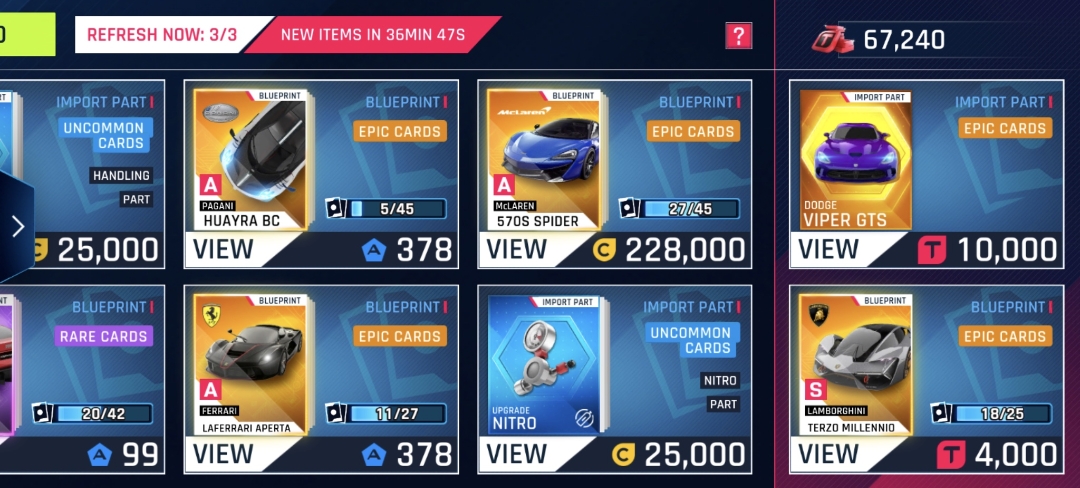Screen dimensions: 1080x488
Task: View the LaFerrari Aperta blueprint offer
Action: pos(223,454)
